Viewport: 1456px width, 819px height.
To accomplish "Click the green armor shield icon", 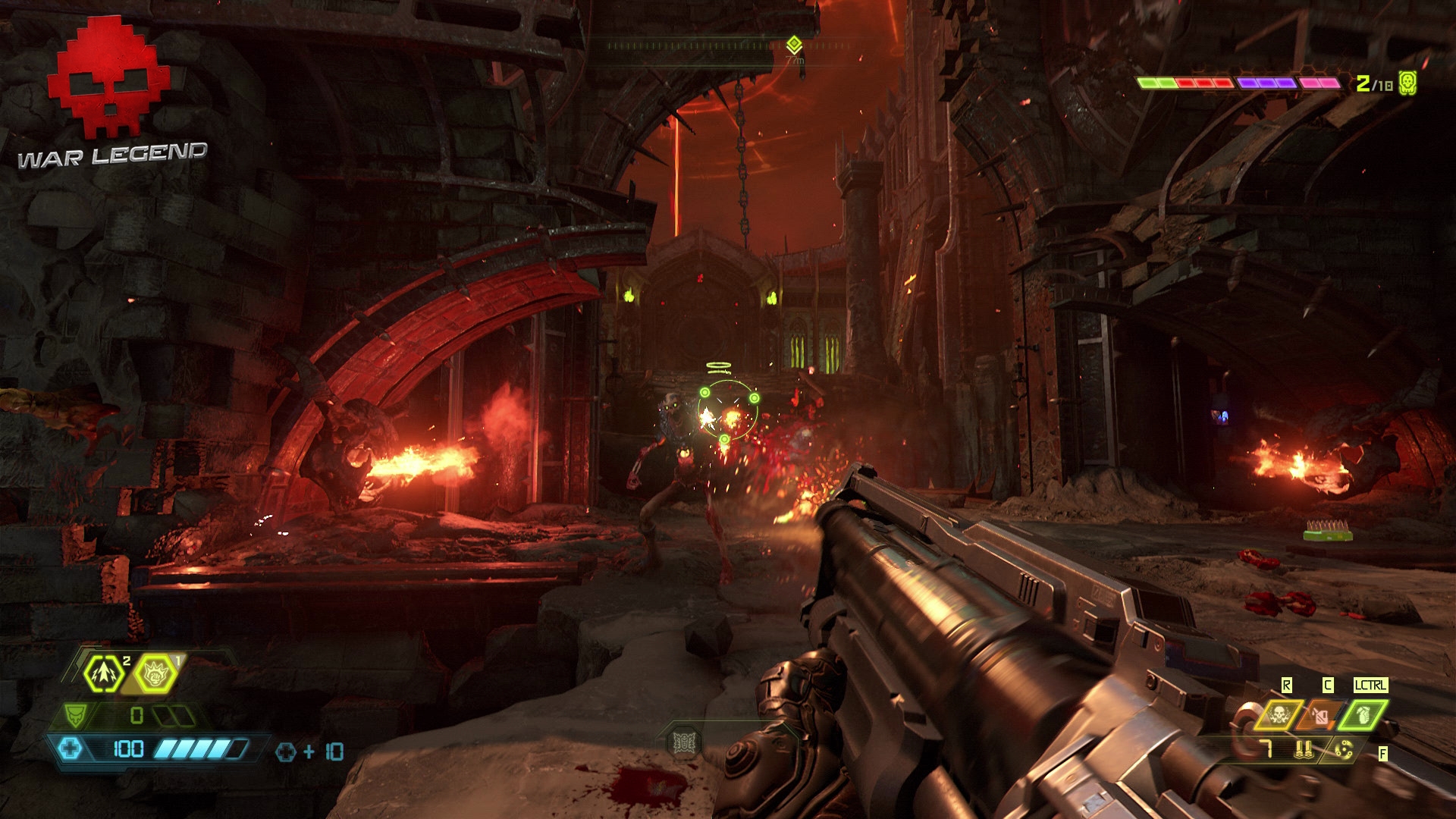I will pyautogui.click(x=75, y=715).
